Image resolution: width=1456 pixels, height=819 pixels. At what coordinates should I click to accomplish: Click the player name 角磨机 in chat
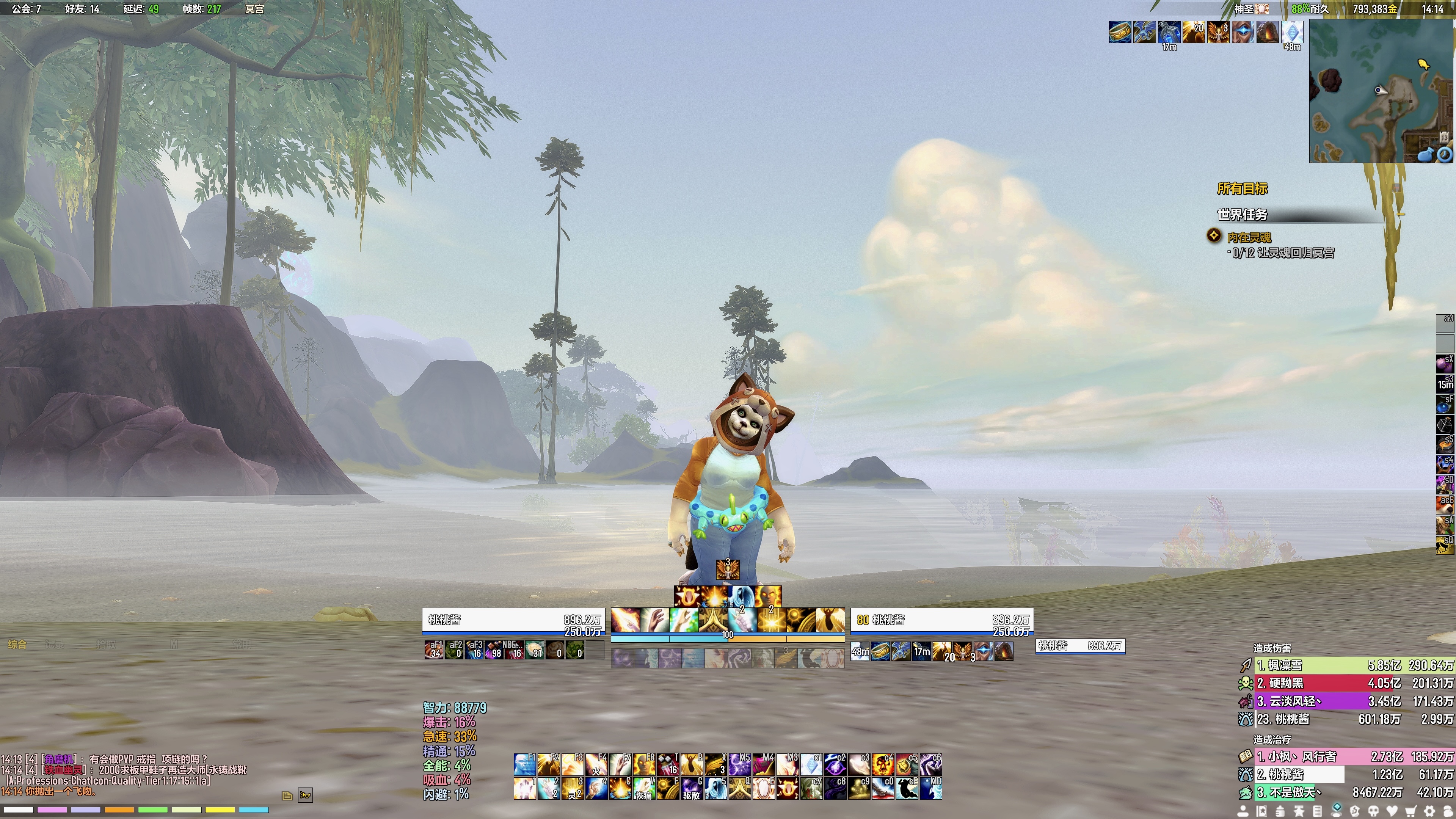click(x=60, y=759)
